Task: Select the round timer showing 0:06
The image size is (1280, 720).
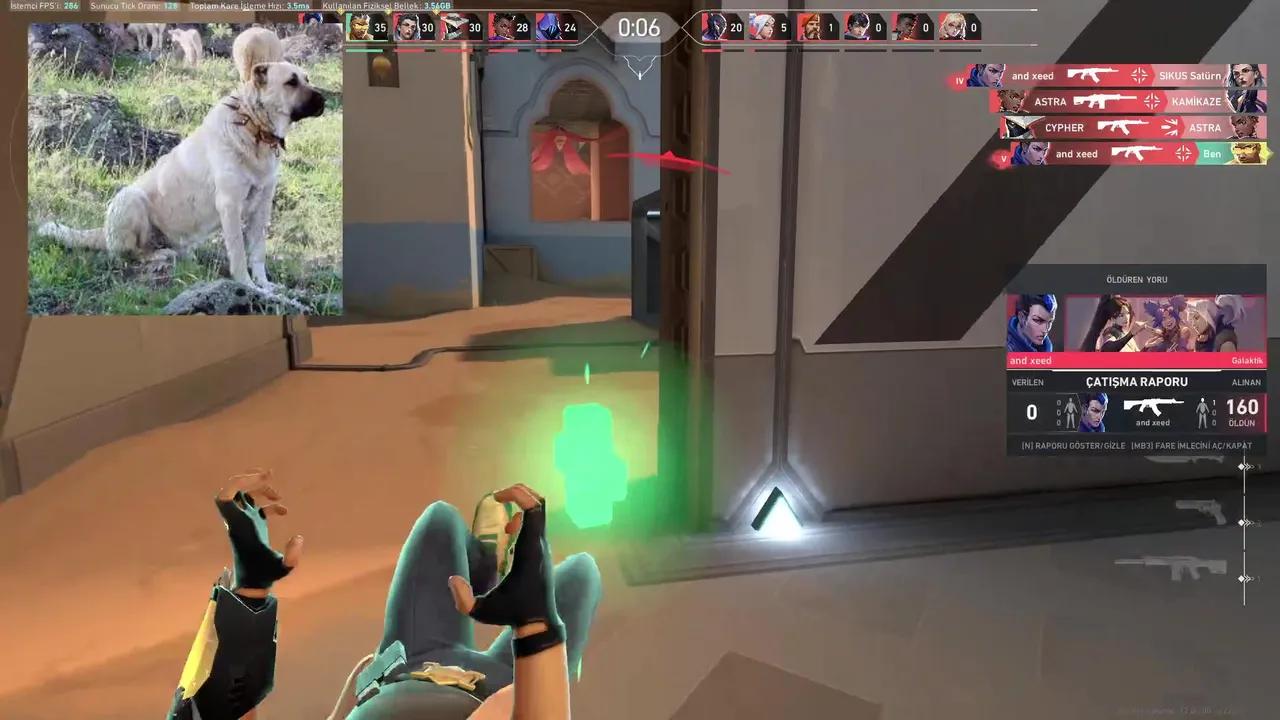Action: pyautogui.click(x=639, y=27)
